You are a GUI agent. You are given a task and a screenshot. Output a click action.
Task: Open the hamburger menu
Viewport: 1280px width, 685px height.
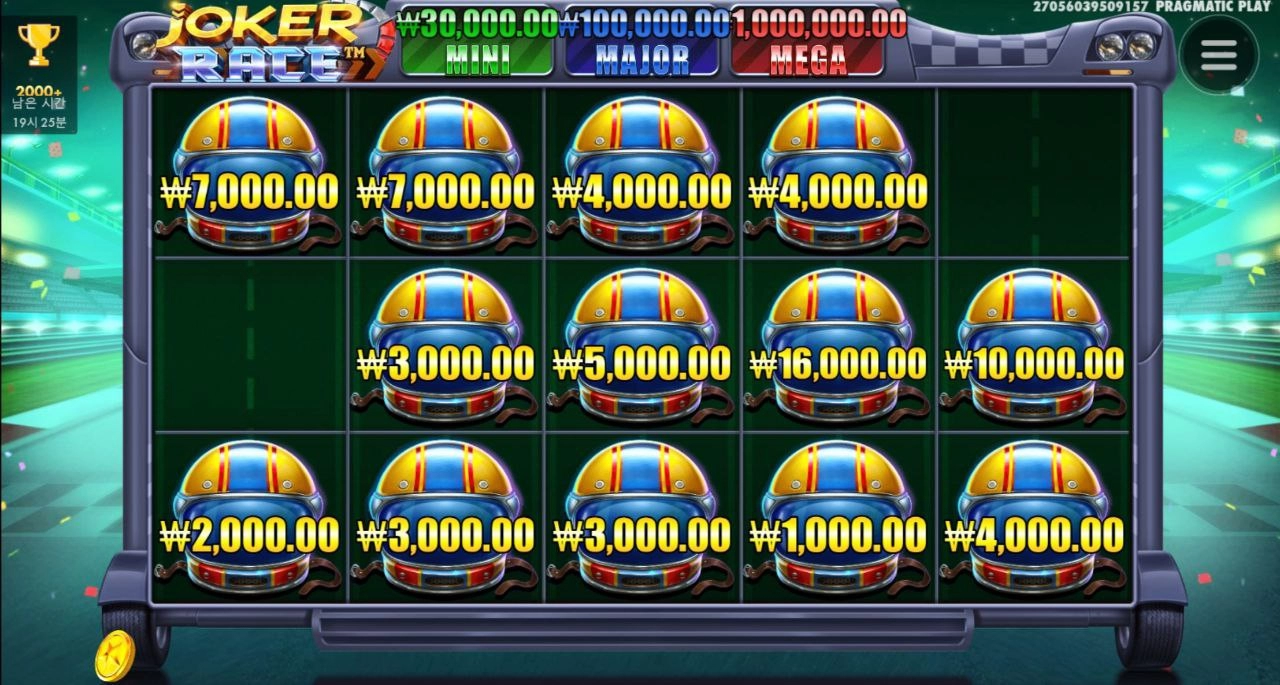[1218, 55]
